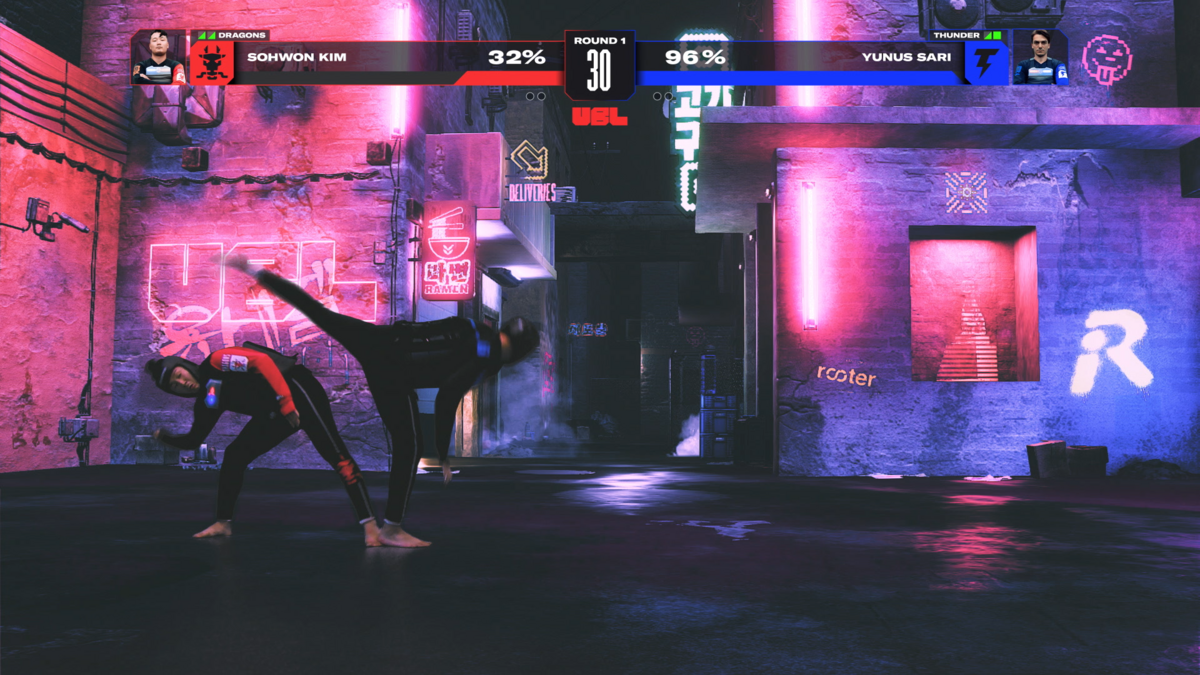Select the Dragons red team logo
1200x675 pixels.
click(x=212, y=63)
